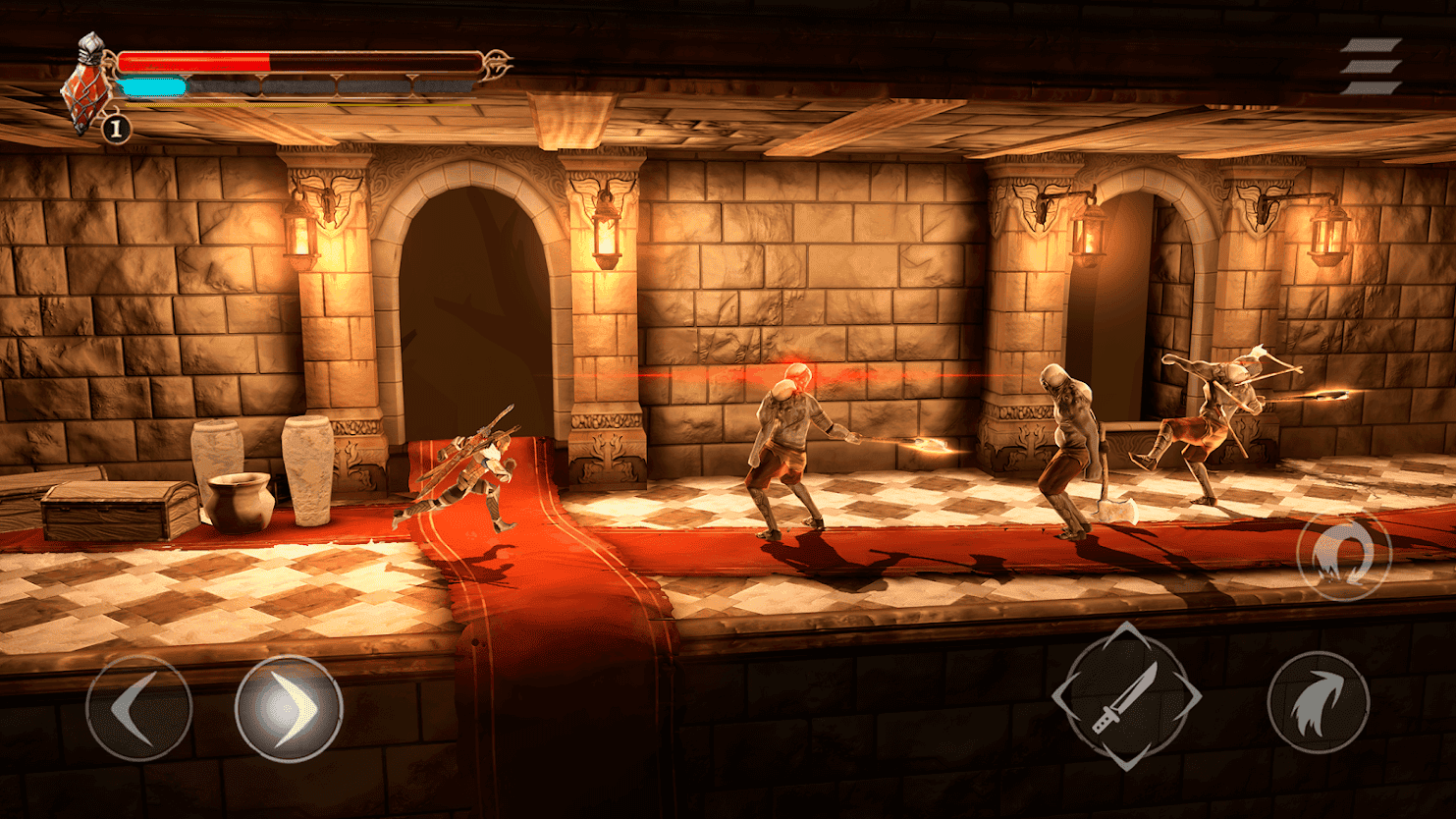Open the pause menu with three bars

[x=1372, y=67]
